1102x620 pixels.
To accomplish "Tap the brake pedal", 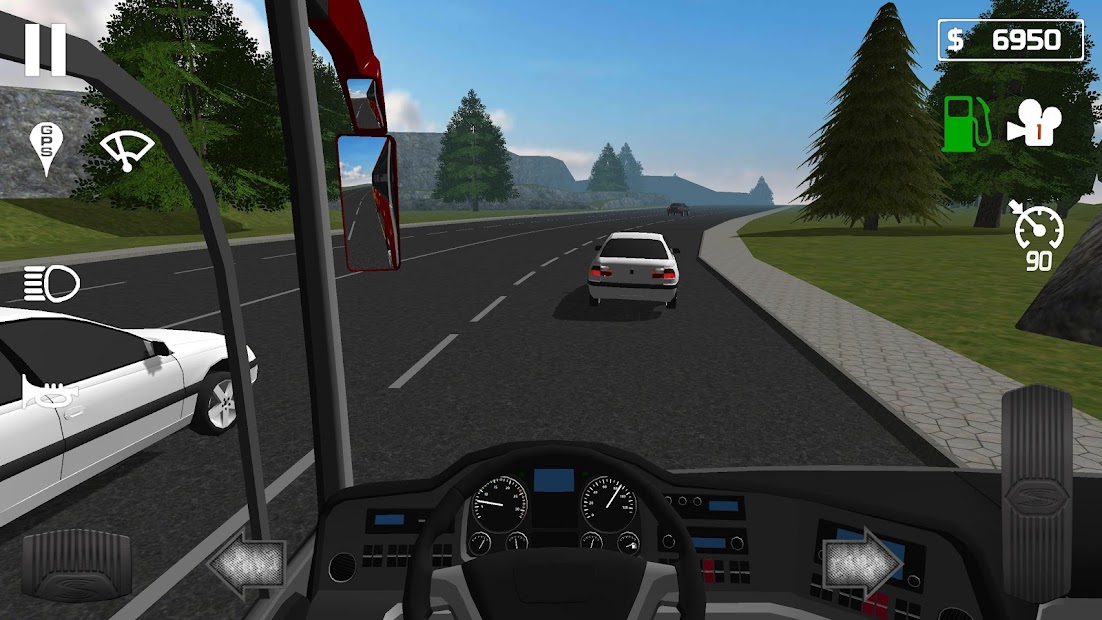I will pos(76,564).
